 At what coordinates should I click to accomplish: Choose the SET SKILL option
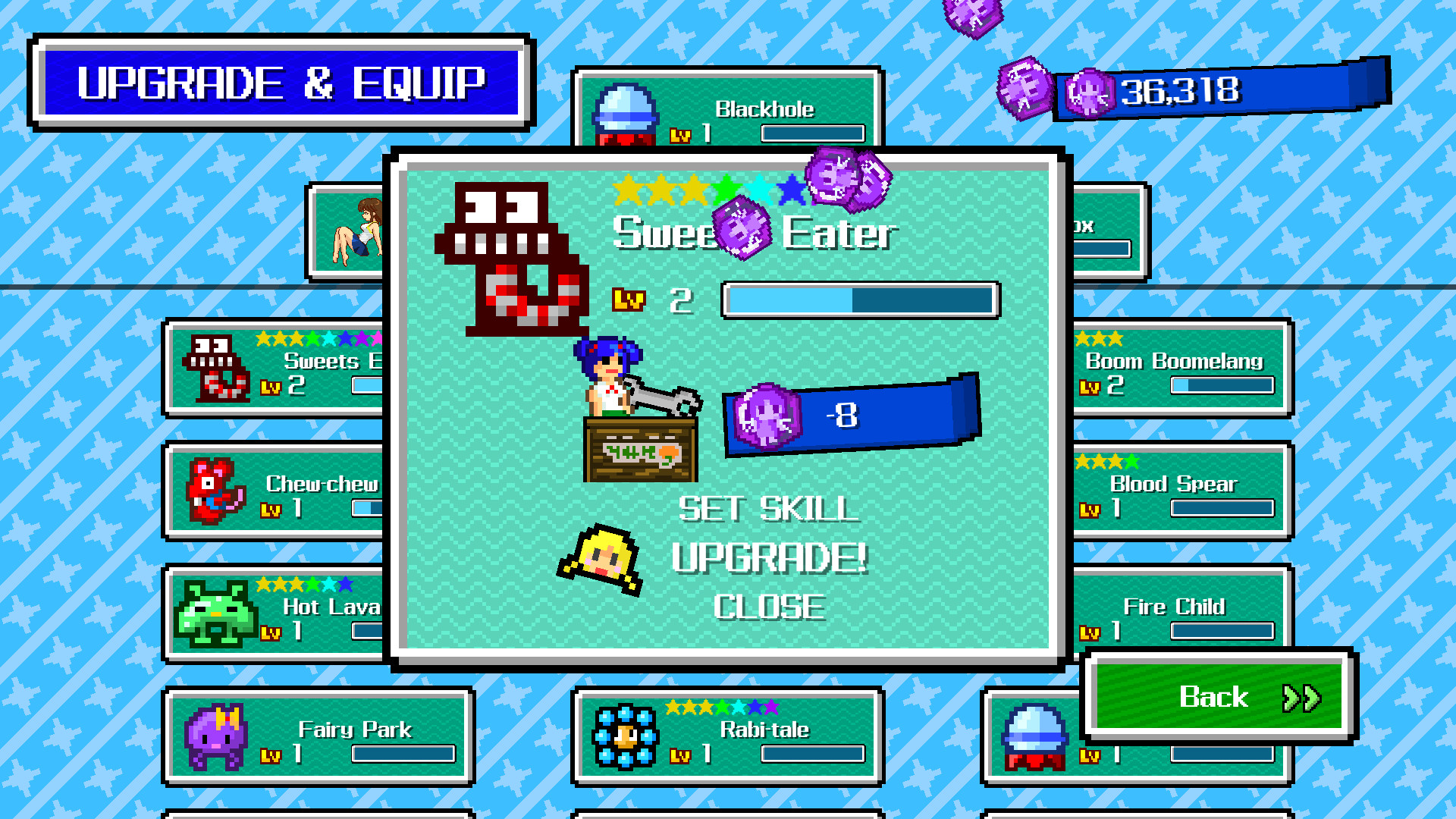tap(767, 510)
